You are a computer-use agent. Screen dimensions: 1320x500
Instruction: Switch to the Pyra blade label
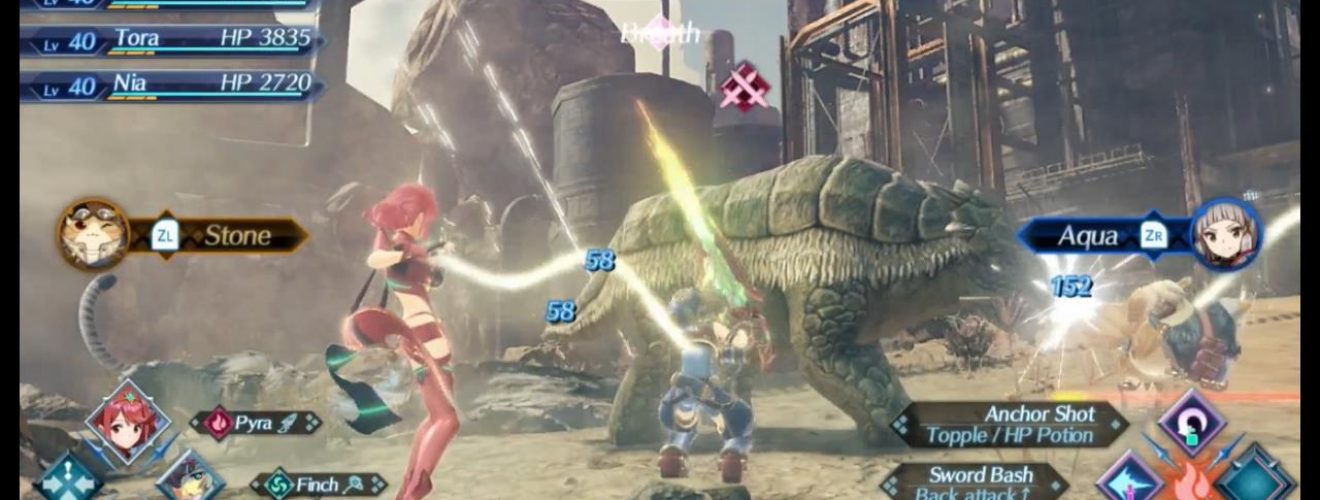(x=256, y=423)
